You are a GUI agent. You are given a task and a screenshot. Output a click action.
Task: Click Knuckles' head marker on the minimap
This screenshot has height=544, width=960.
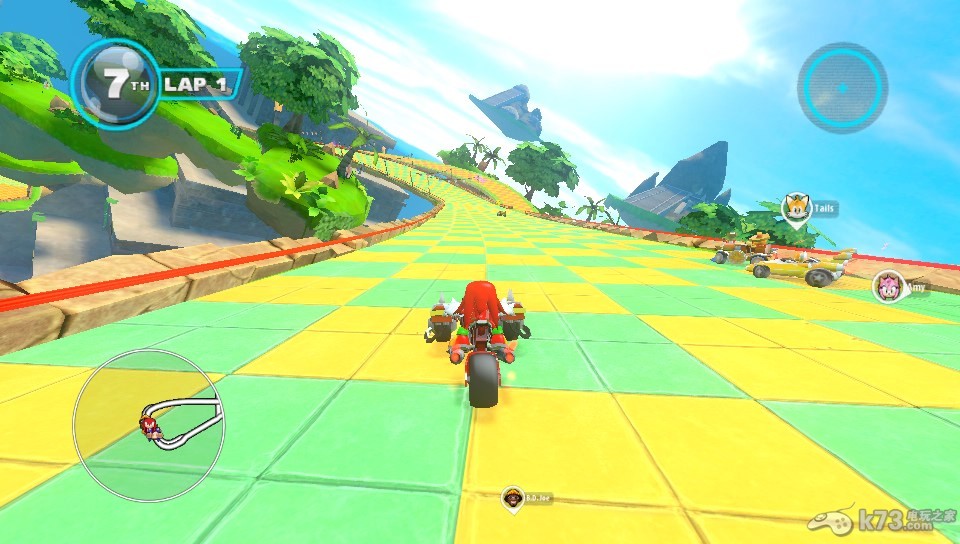(x=153, y=428)
